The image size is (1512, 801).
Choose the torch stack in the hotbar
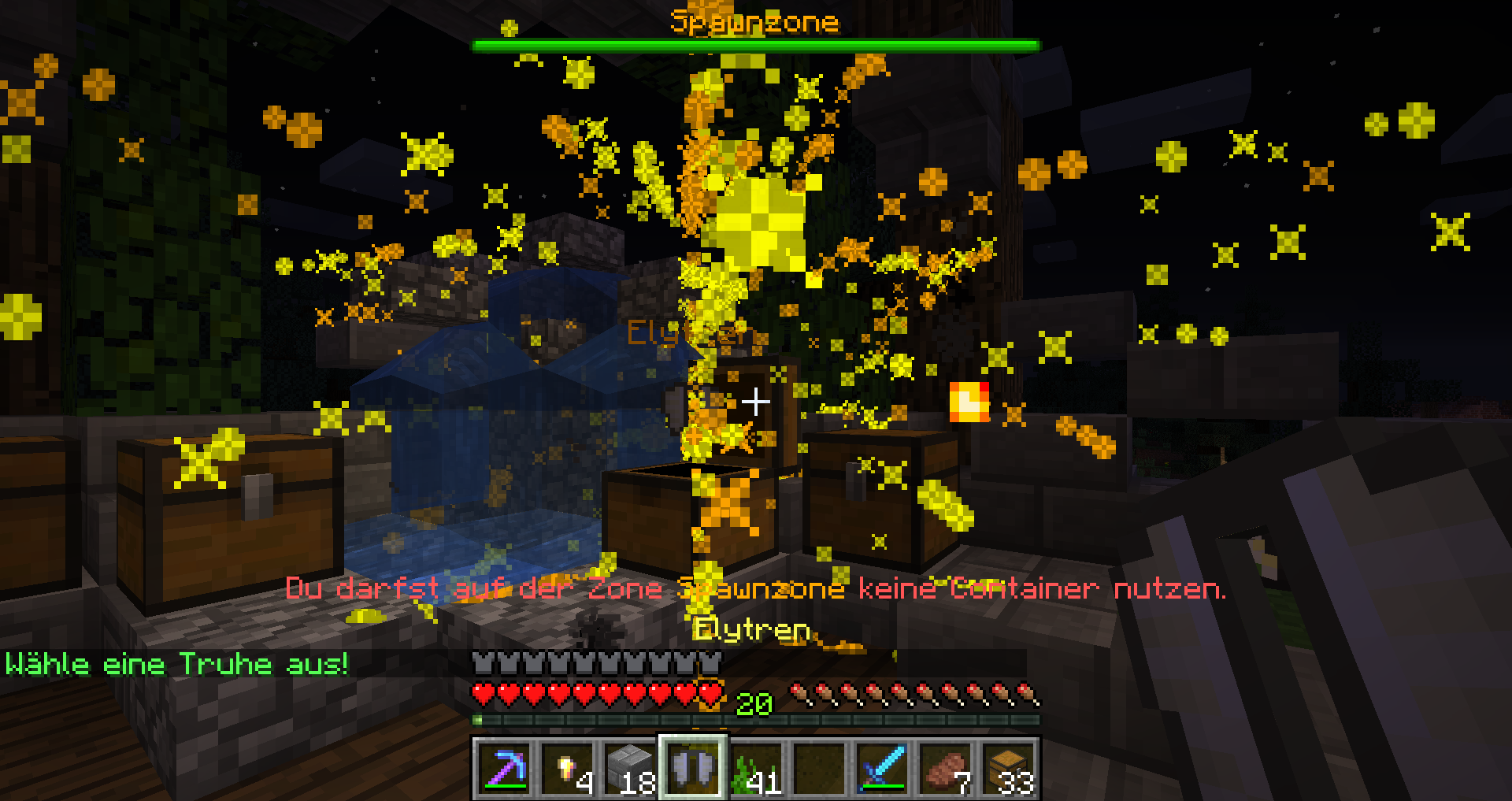coord(567,768)
